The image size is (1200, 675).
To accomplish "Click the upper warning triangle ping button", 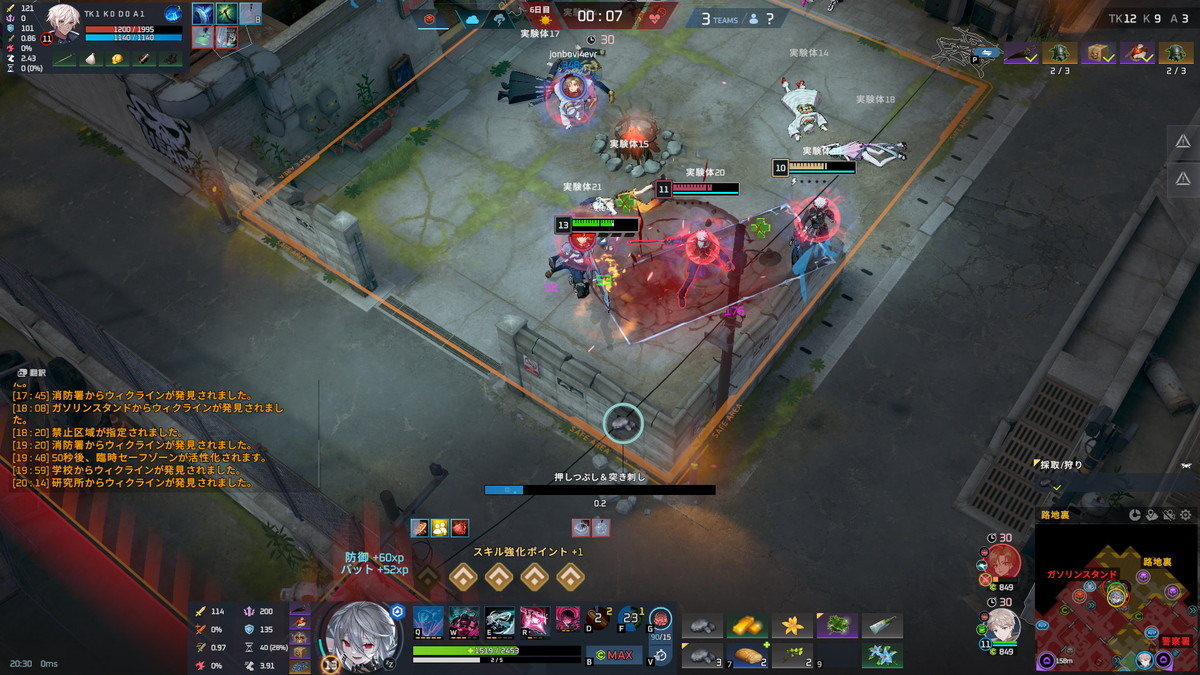I will pyautogui.click(x=1183, y=141).
